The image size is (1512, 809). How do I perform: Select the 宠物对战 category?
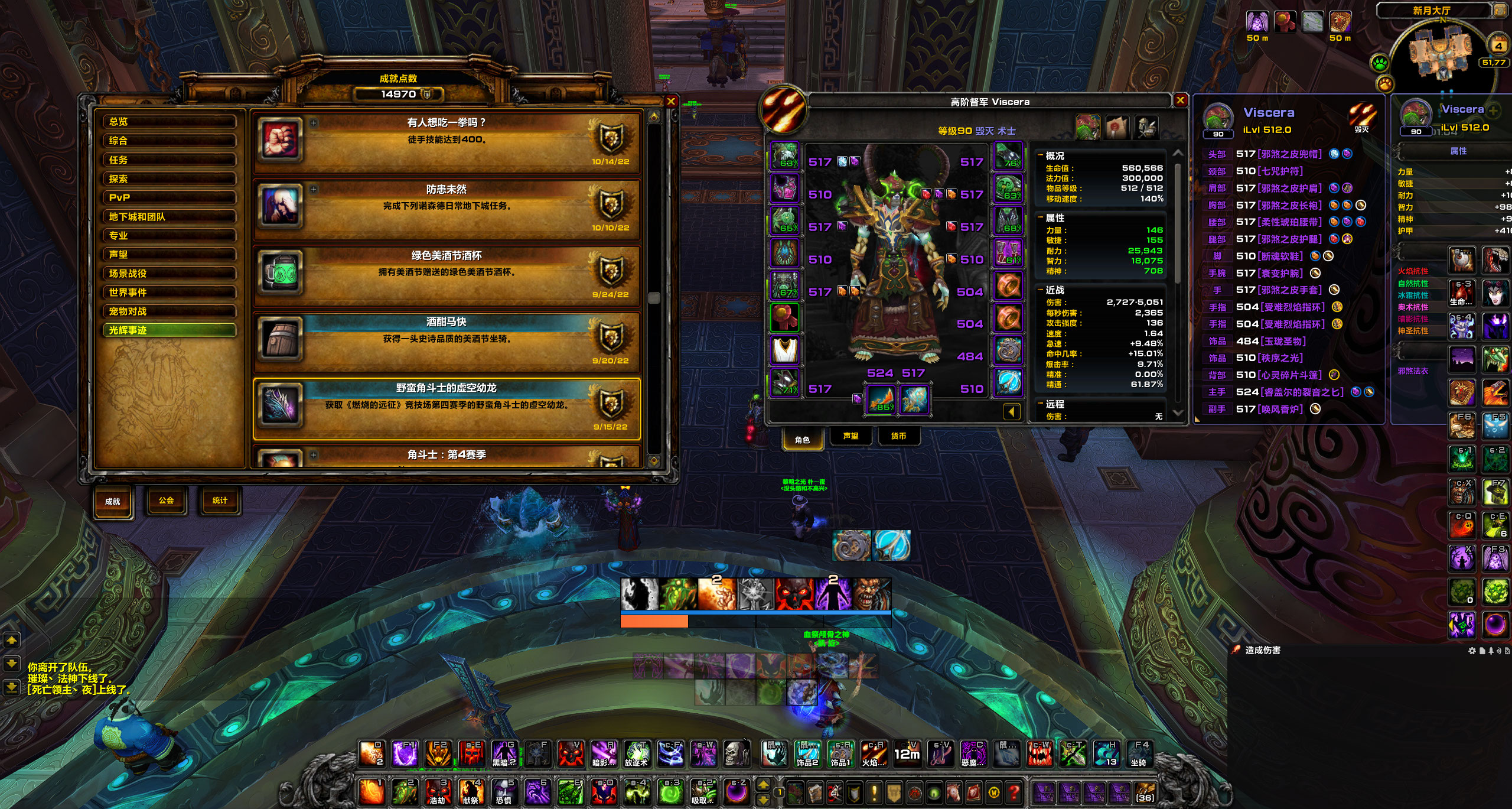[x=170, y=311]
